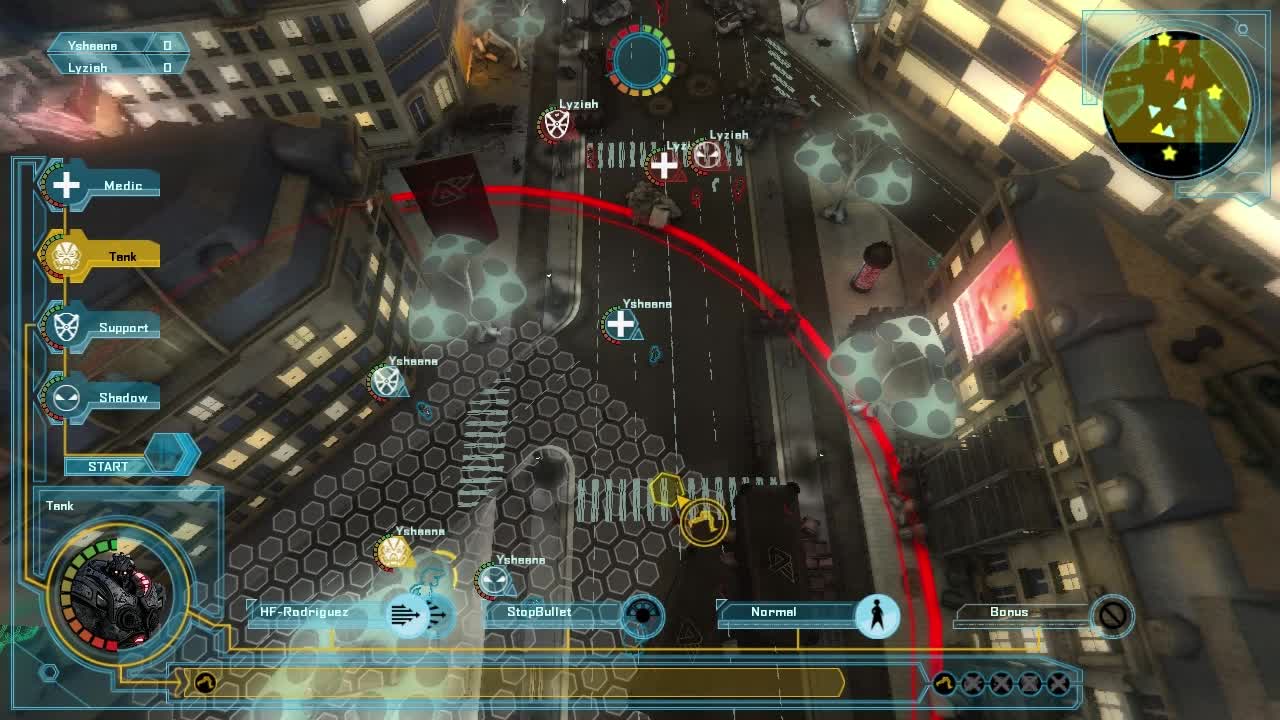Click the no-entry icon beside Bonus
1280x720 pixels.
point(1110,616)
